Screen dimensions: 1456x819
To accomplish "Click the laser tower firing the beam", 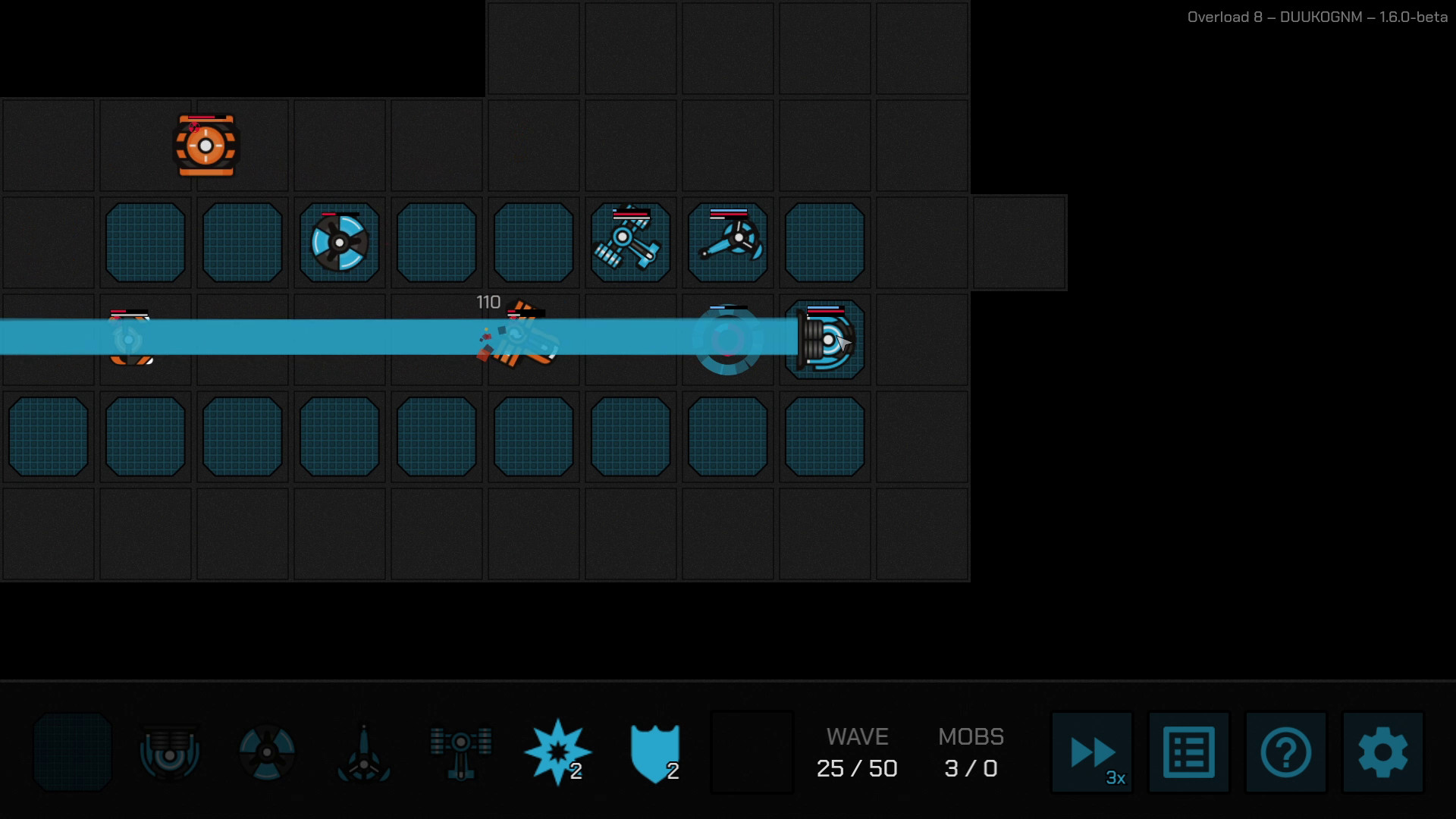I will [x=825, y=339].
